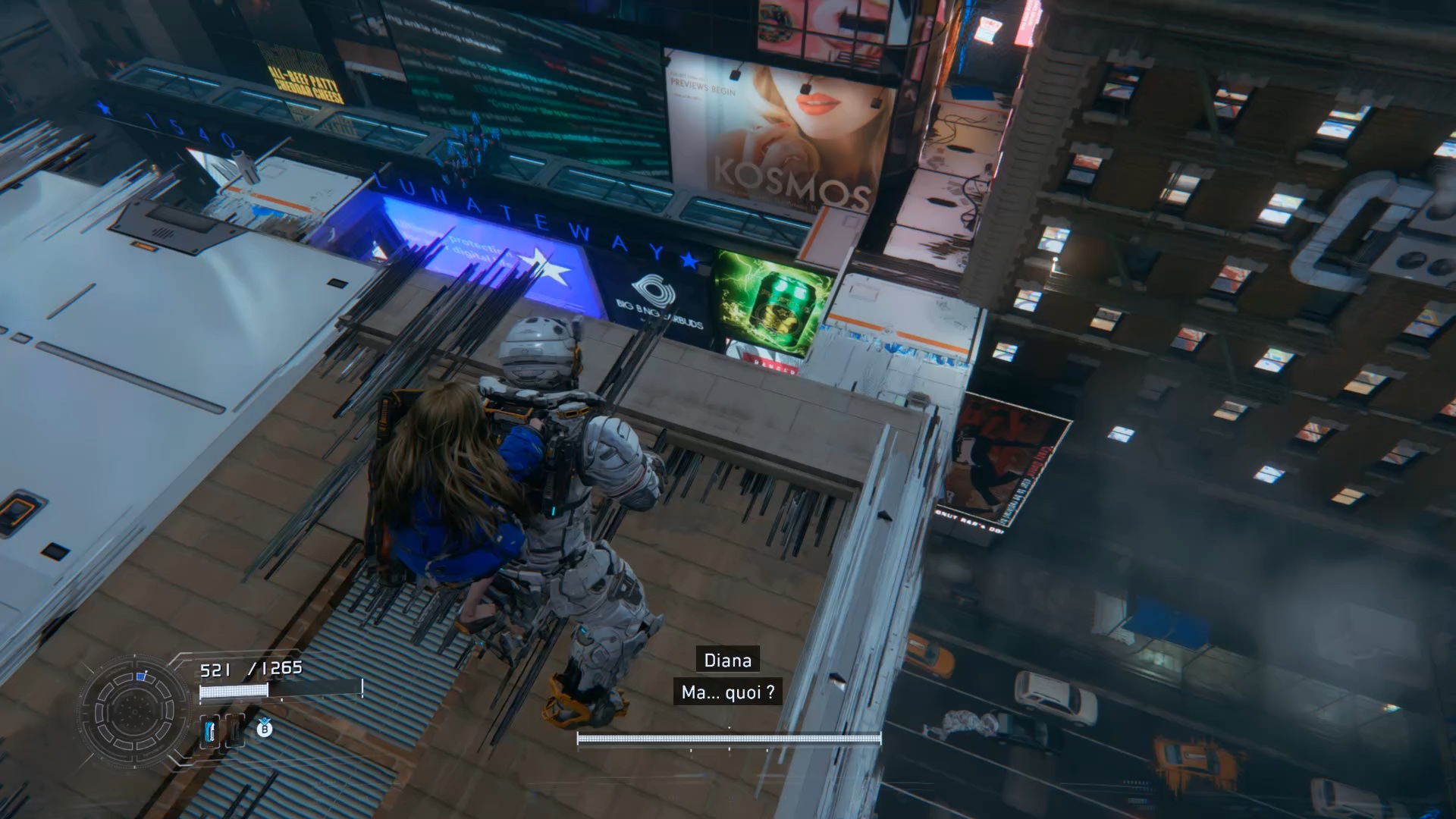Click the medal B rank icon
The height and width of the screenshot is (819, 1456).
pyautogui.click(x=264, y=729)
